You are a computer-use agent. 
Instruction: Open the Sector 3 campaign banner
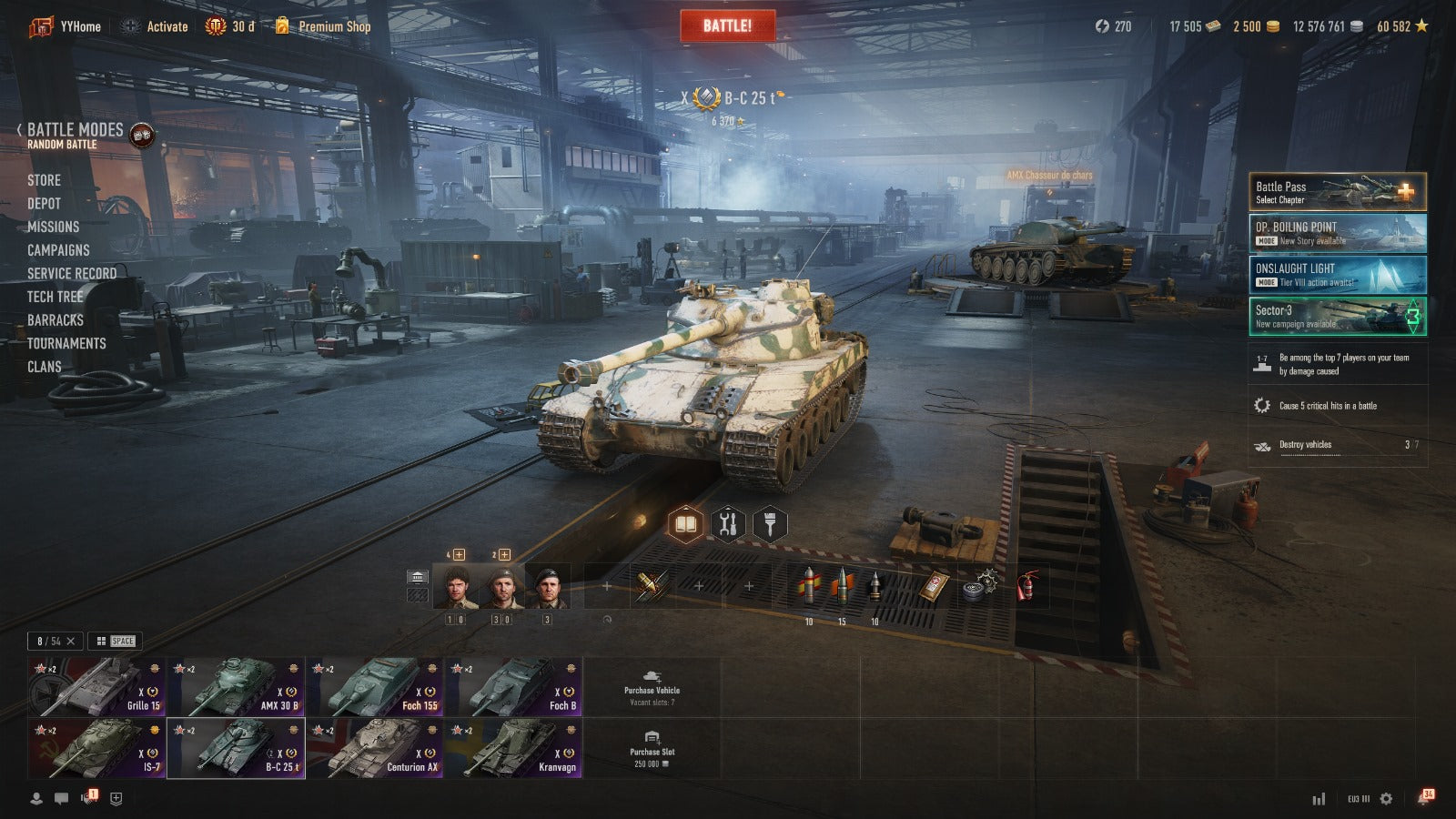[1337, 317]
